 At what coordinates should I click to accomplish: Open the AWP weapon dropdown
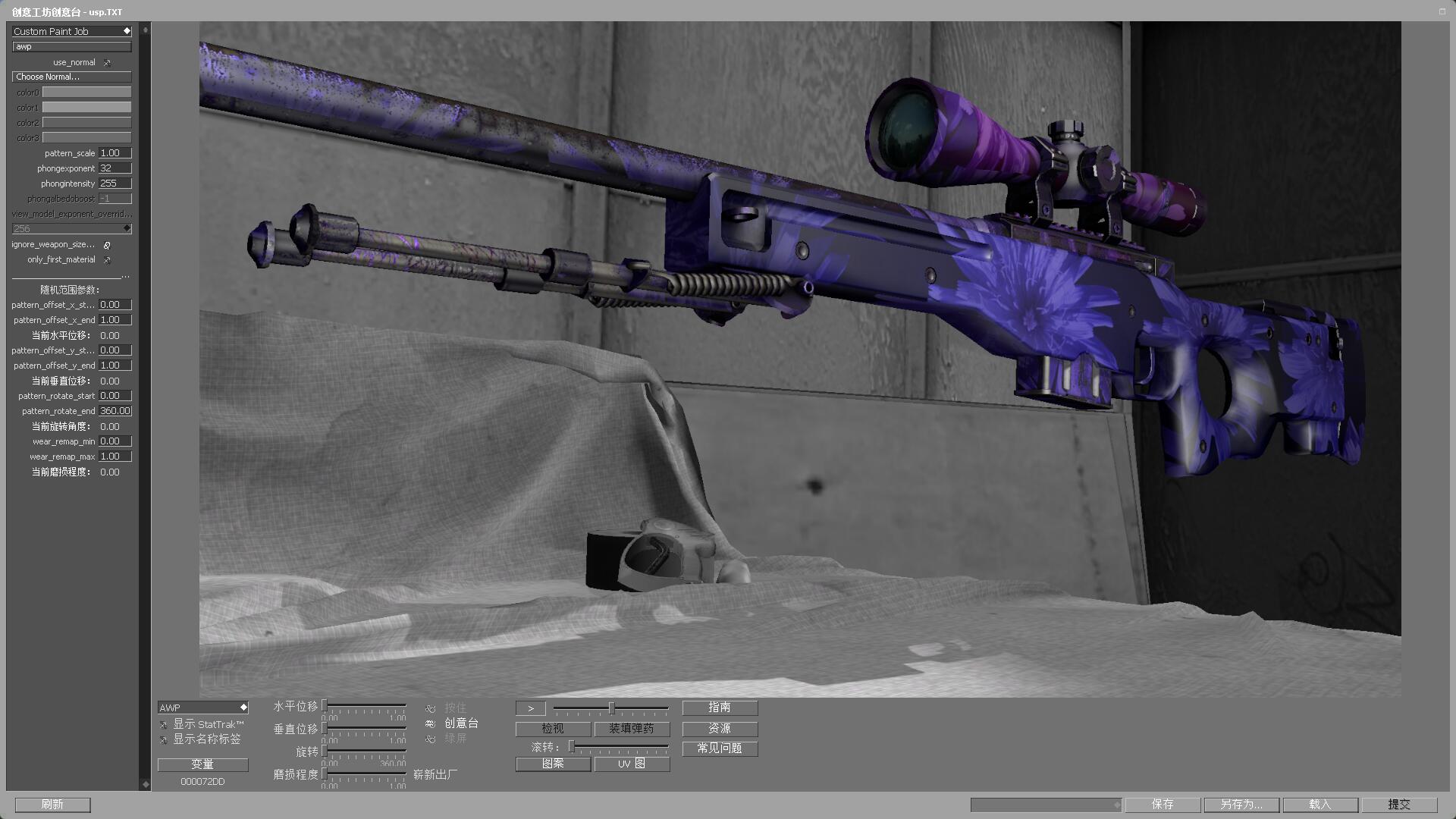click(202, 708)
